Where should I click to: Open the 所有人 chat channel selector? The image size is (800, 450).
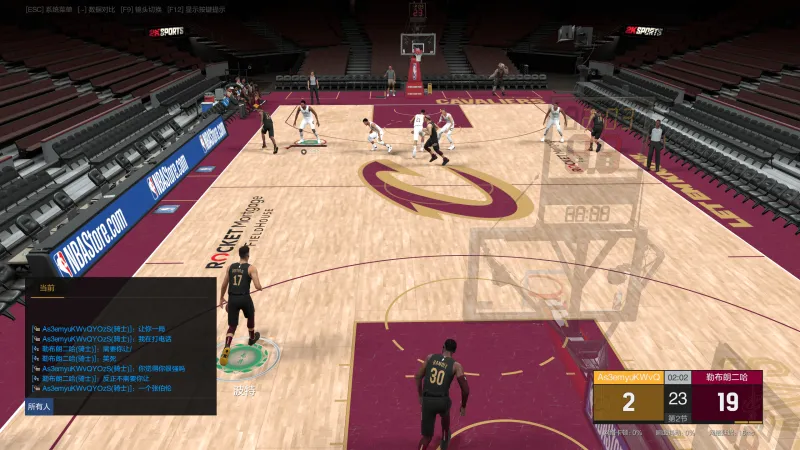[x=38, y=407]
